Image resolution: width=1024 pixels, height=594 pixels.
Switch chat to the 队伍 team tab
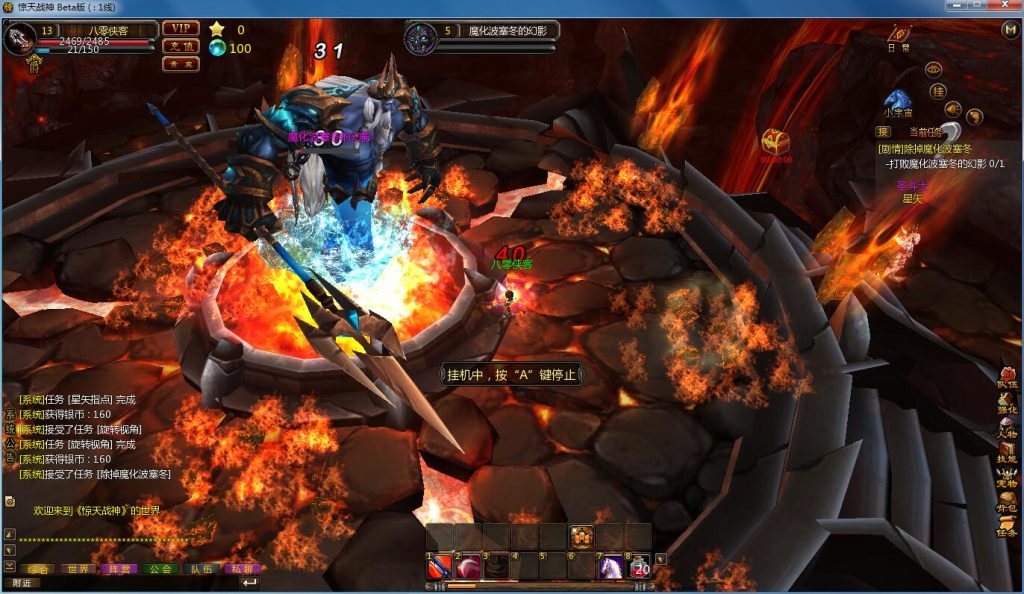click(x=200, y=568)
